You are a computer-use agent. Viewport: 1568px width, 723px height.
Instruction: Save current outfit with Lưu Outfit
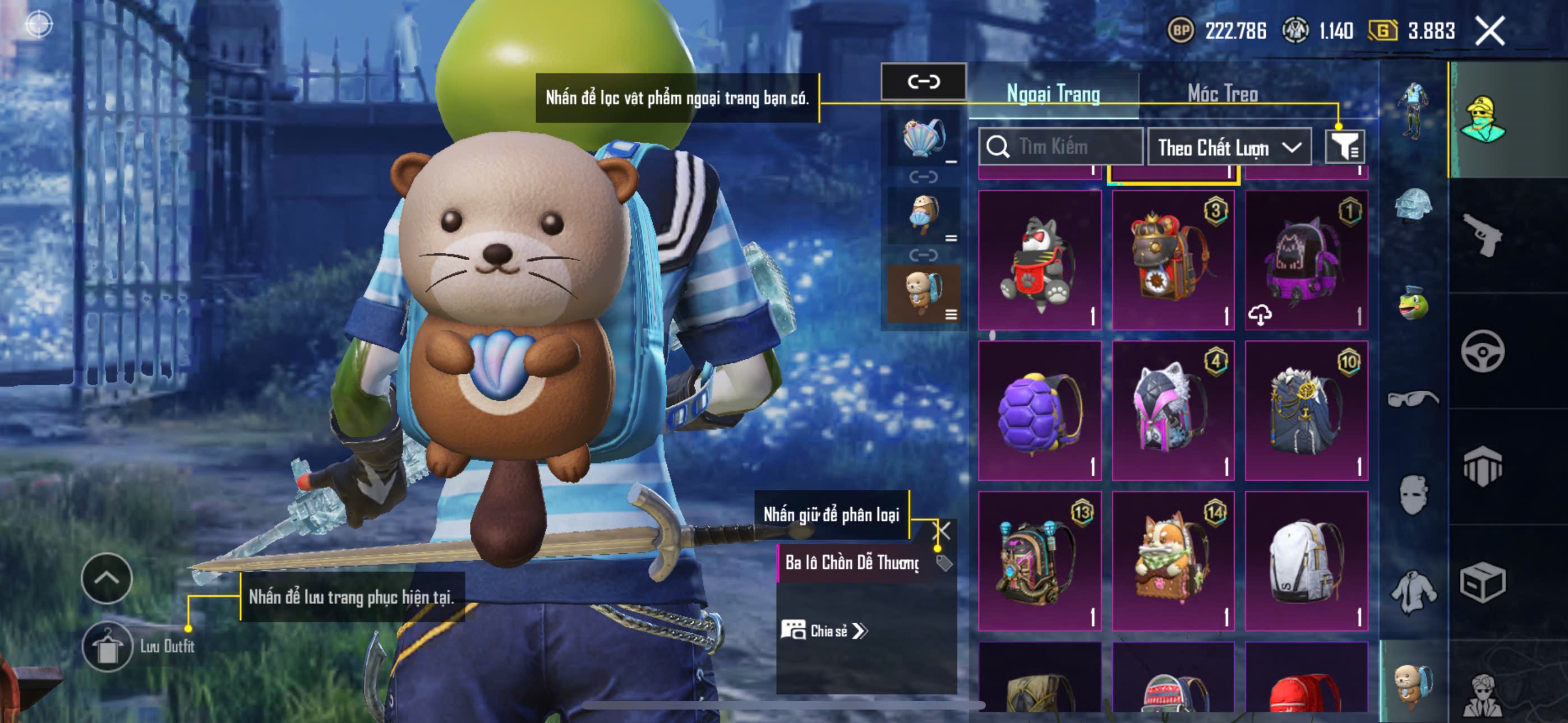(107, 646)
